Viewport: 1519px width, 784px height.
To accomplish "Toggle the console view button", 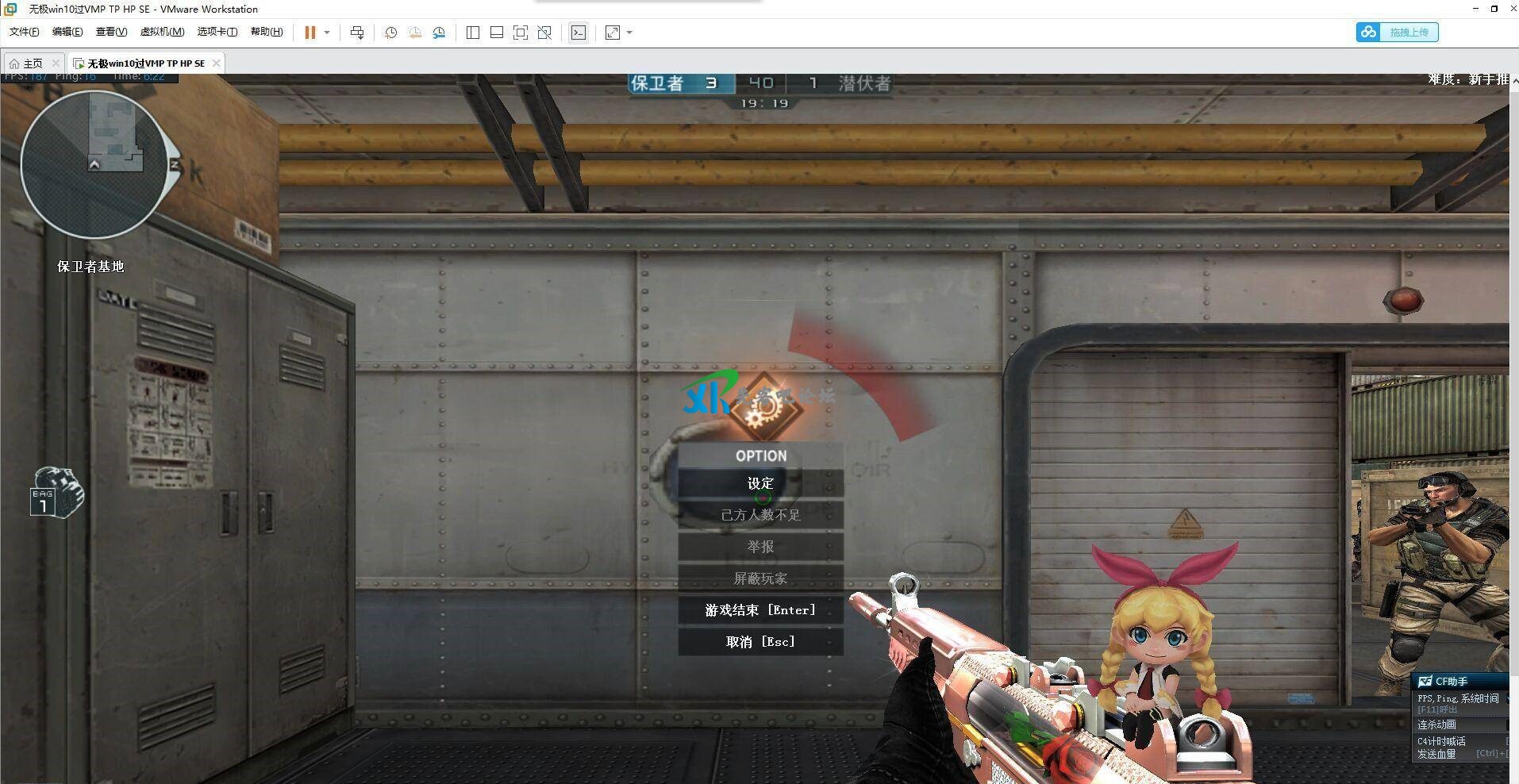I will (579, 33).
